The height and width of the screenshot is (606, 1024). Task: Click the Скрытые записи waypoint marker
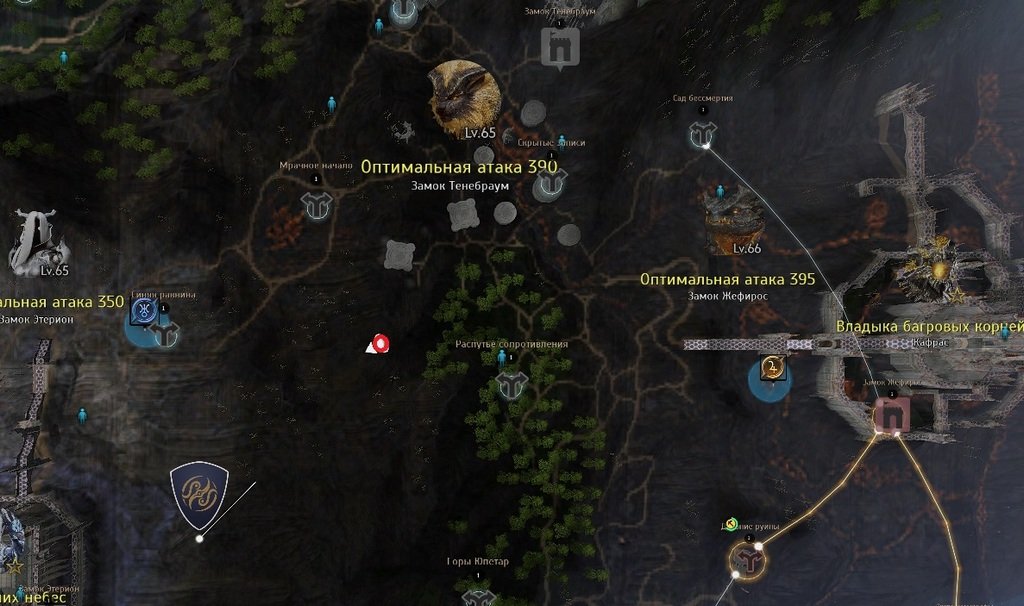click(x=550, y=182)
